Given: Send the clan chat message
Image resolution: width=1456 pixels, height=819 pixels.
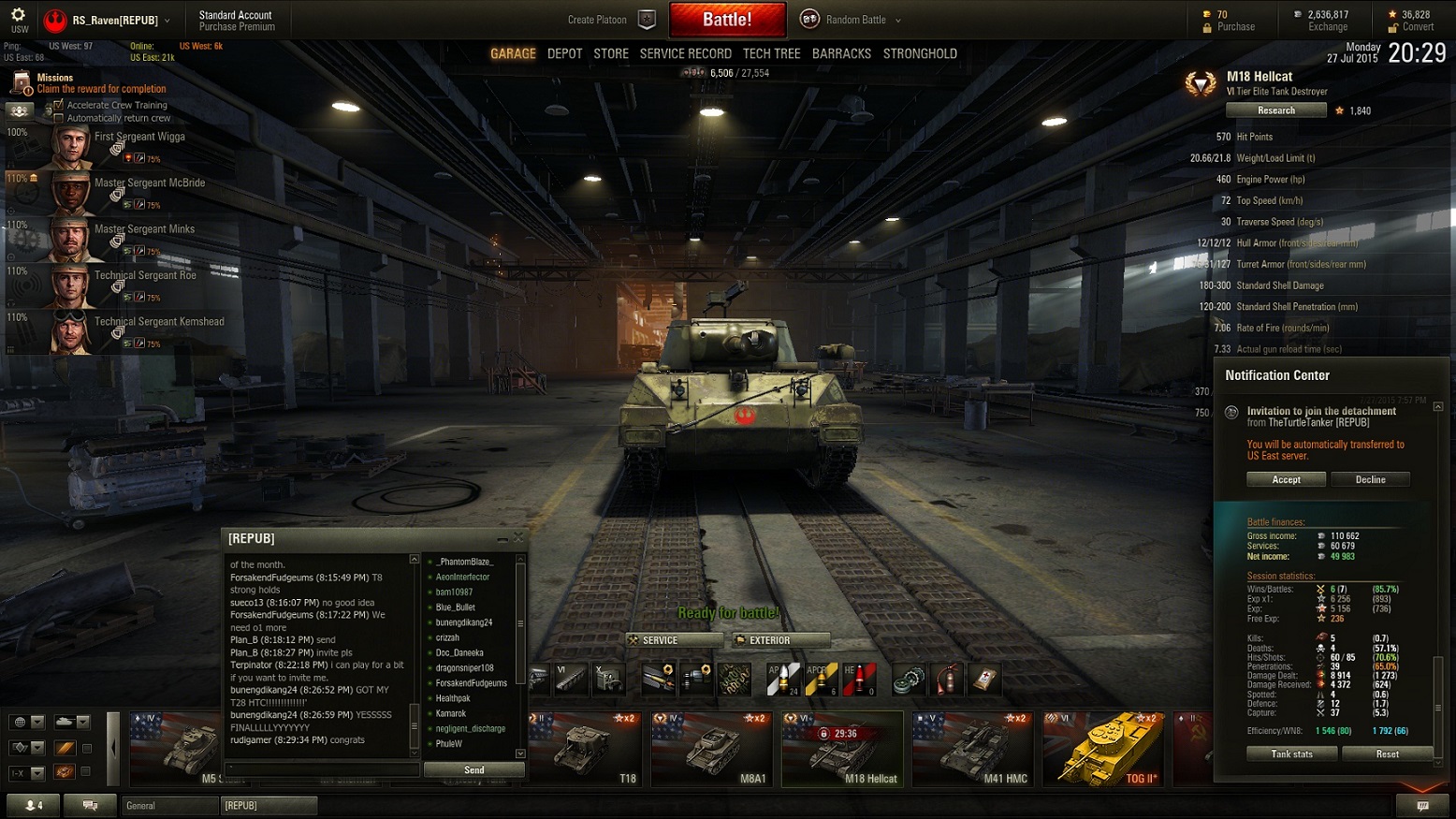Looking at the screenshot, I should [x=473, y=769].
